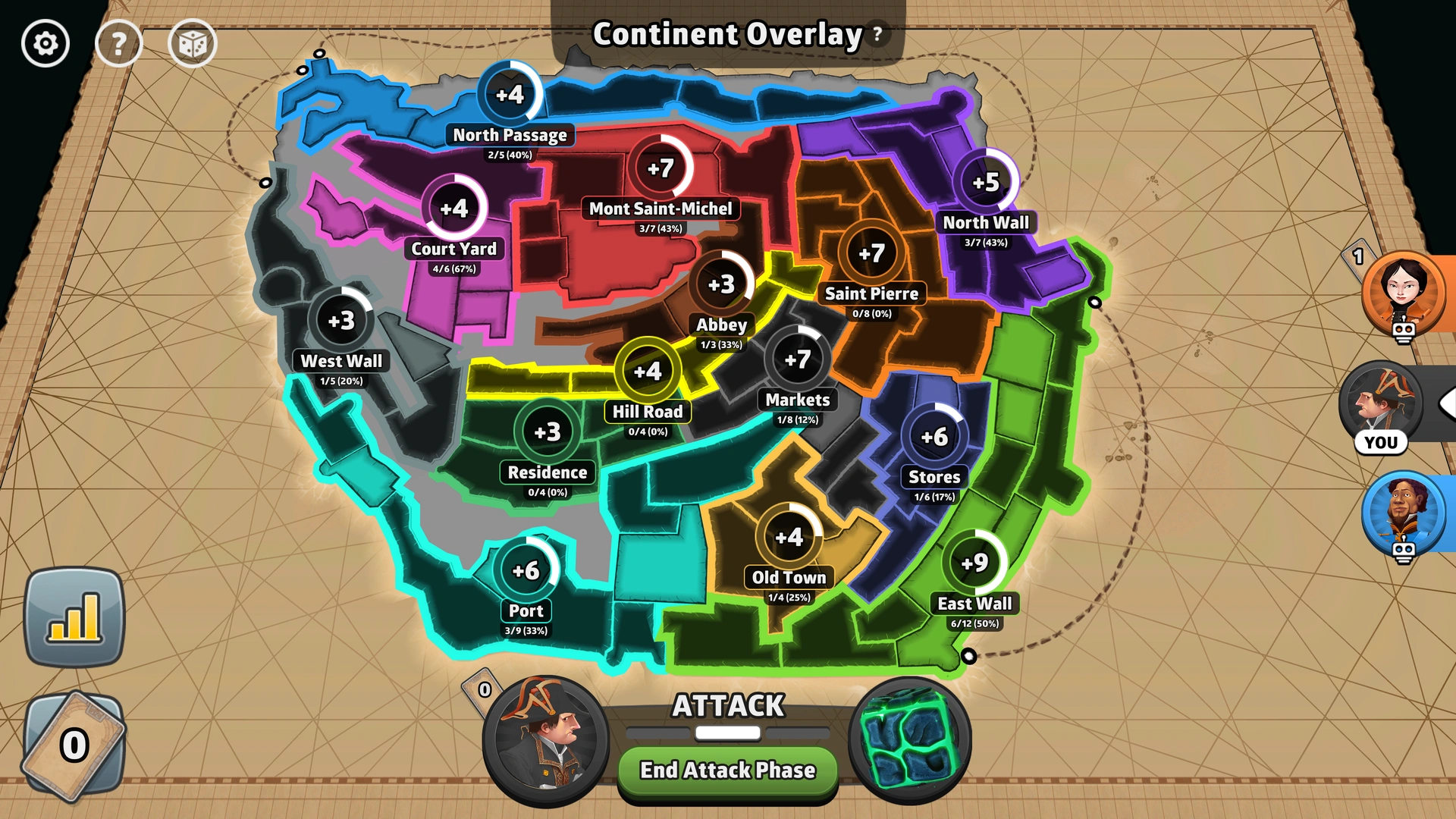Select the Old Town region on the map

[x=787, y=535]
